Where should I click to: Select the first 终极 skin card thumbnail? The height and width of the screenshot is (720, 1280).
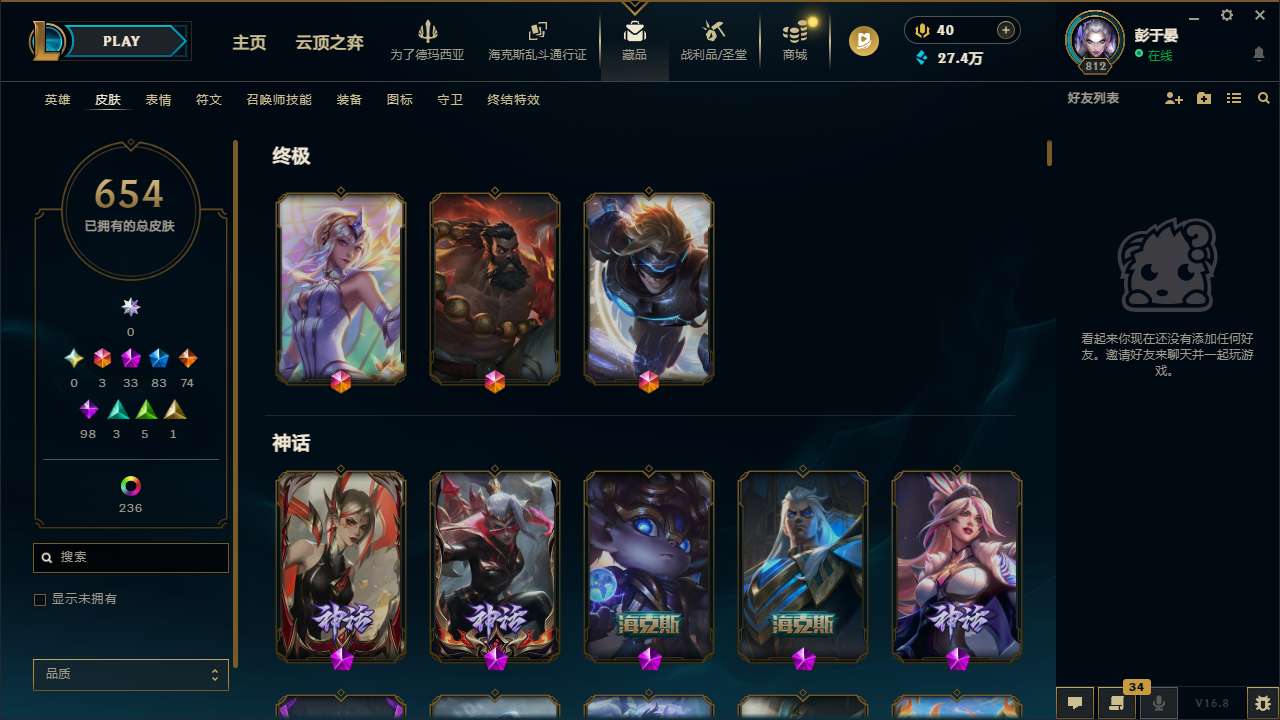(x=341, y=288)
